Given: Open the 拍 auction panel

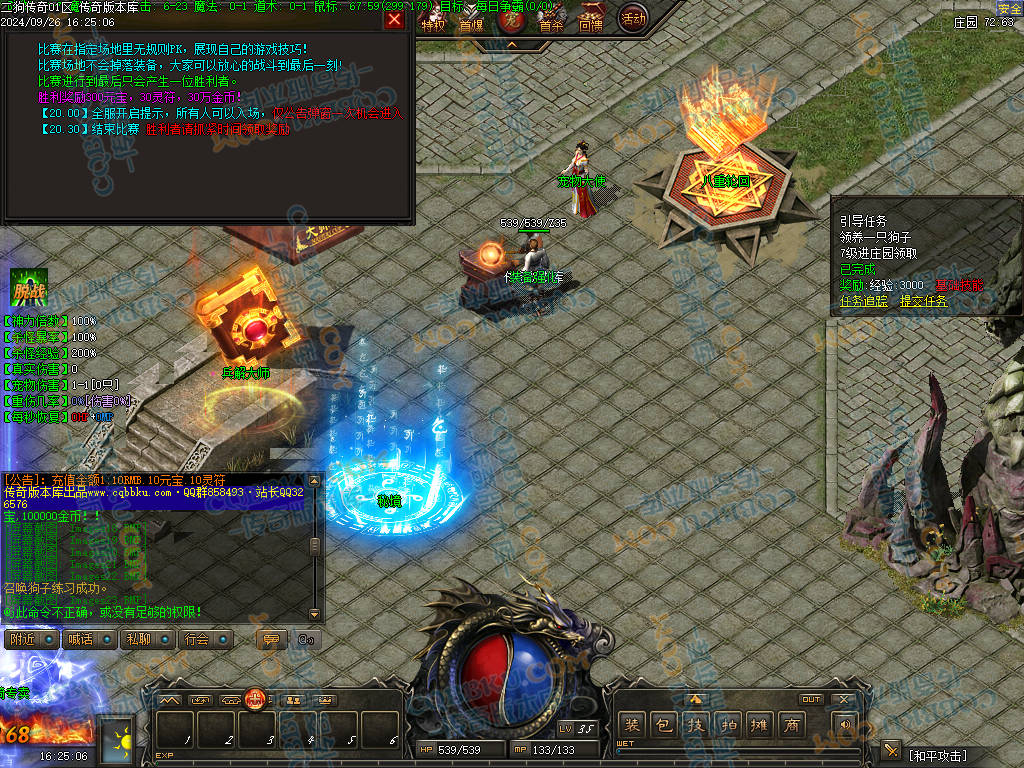Looking at the screenshot, I should pyautogui.click(x=728, y=725).
